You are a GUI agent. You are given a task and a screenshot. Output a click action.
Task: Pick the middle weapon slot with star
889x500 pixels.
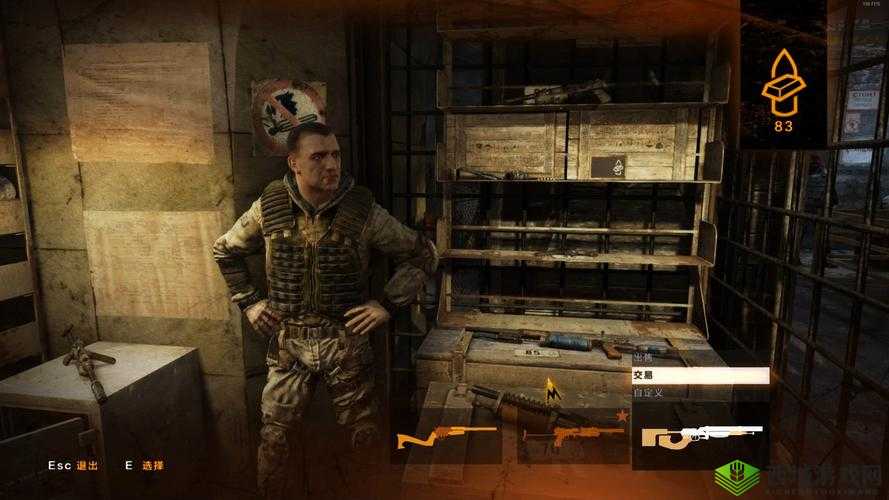pyautogui.click(x=572, y=434)
